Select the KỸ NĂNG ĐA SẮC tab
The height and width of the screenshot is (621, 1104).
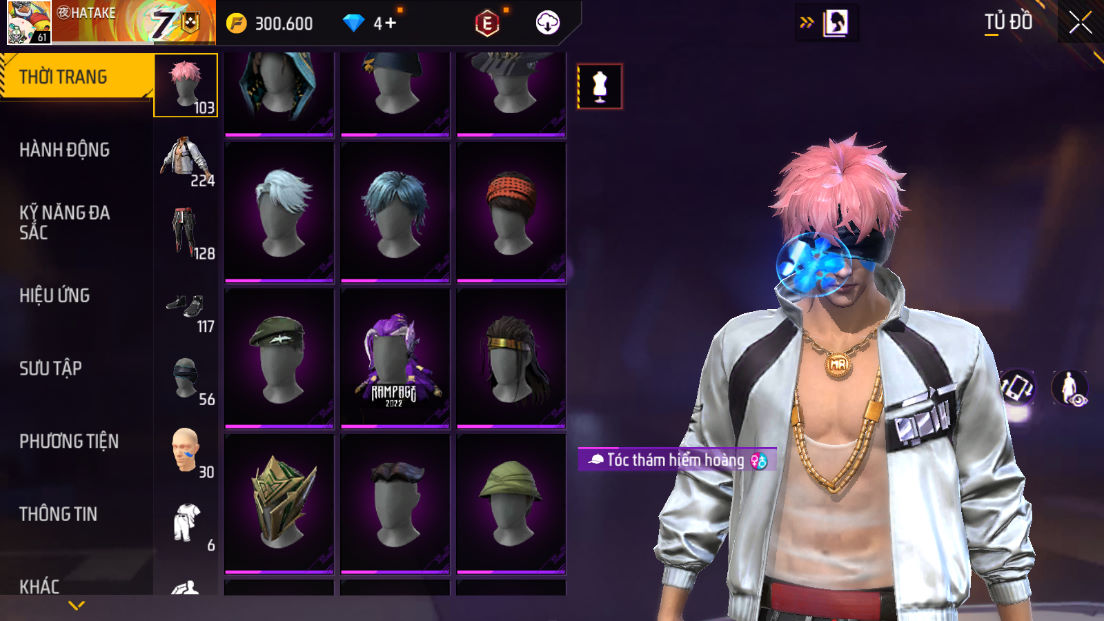(65, 222)
